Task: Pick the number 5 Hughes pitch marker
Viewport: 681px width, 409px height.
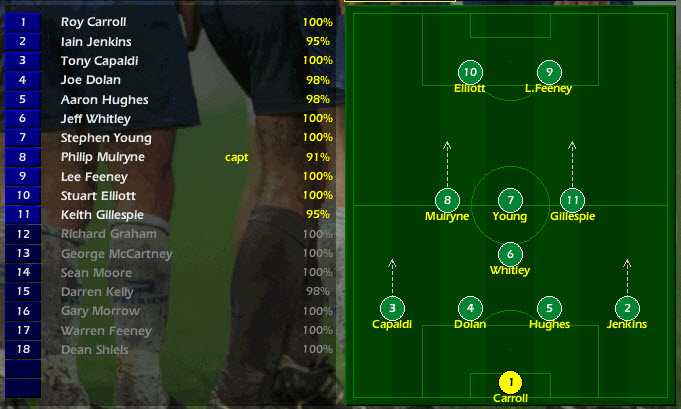Action: pos(549,308)
